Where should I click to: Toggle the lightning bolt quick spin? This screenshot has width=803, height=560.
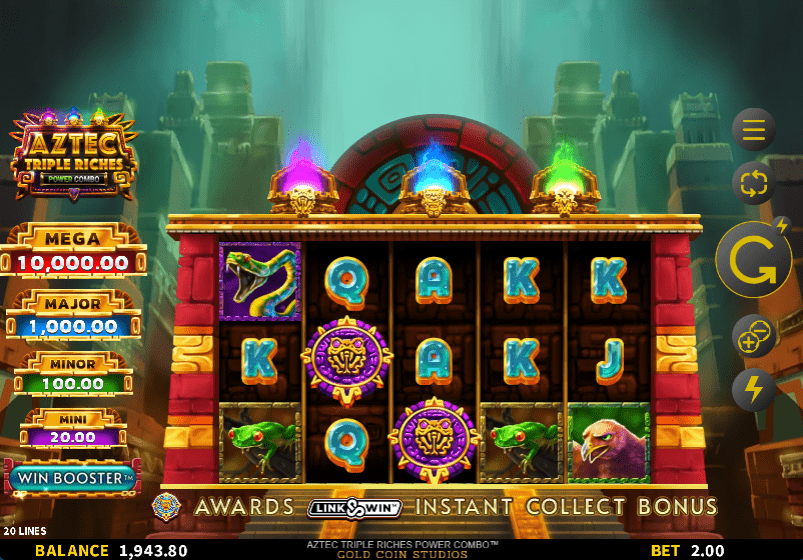tap(753, 390)
